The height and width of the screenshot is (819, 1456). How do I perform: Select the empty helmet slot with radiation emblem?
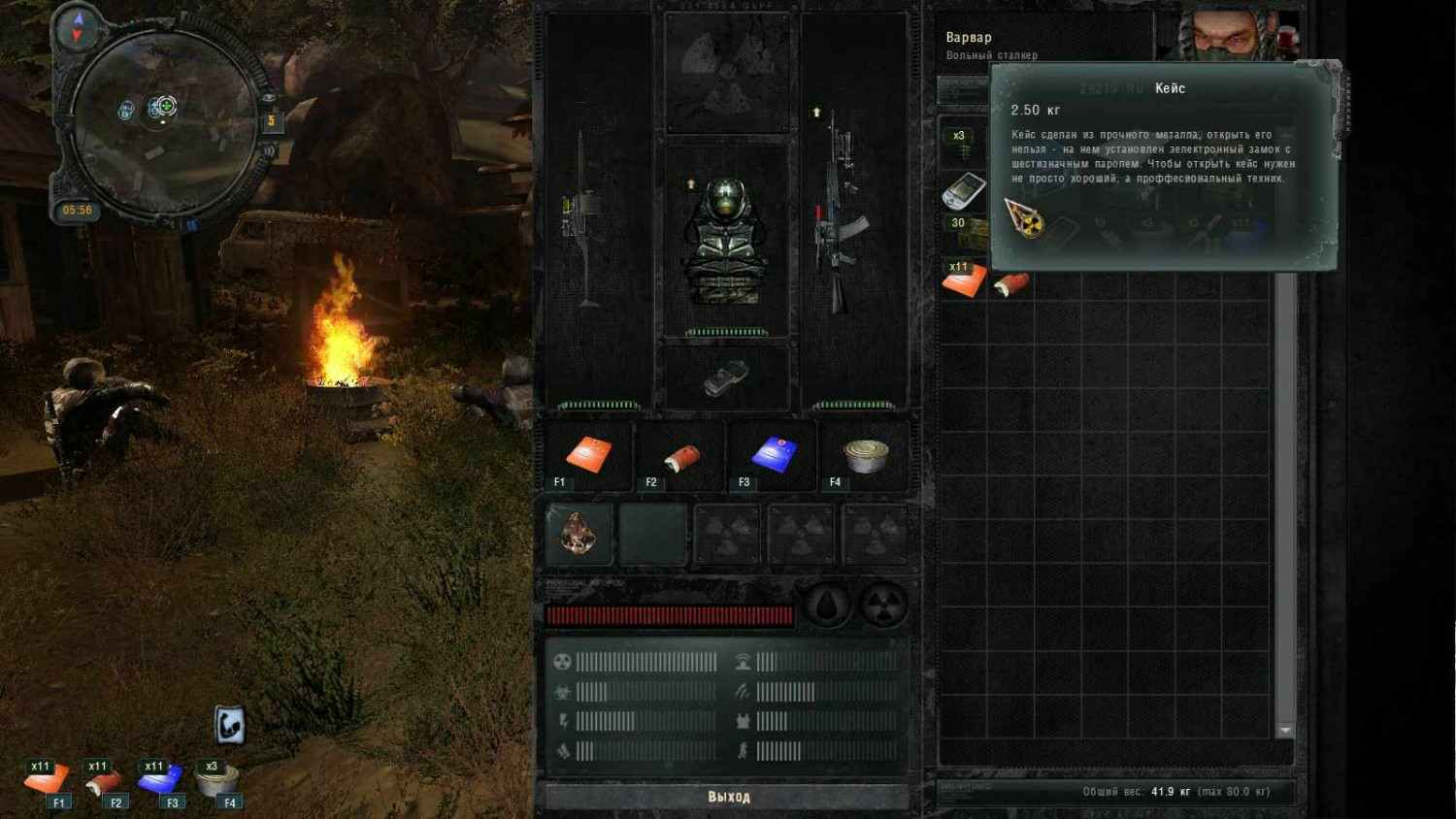click(726, 70)
